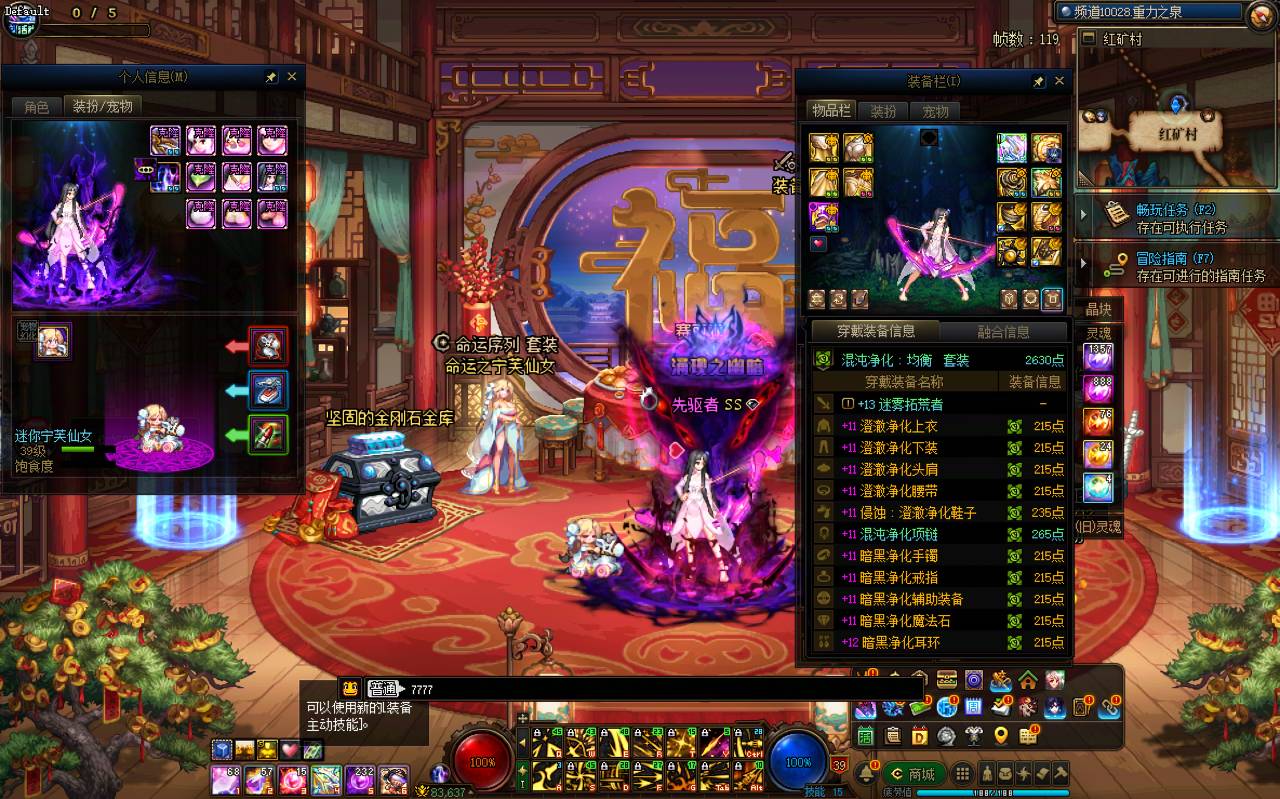This screenshot has width=1280, height=799.
Task: Switch to the 角色 tab
Action: pyautogui.click(x=37, y=106)
